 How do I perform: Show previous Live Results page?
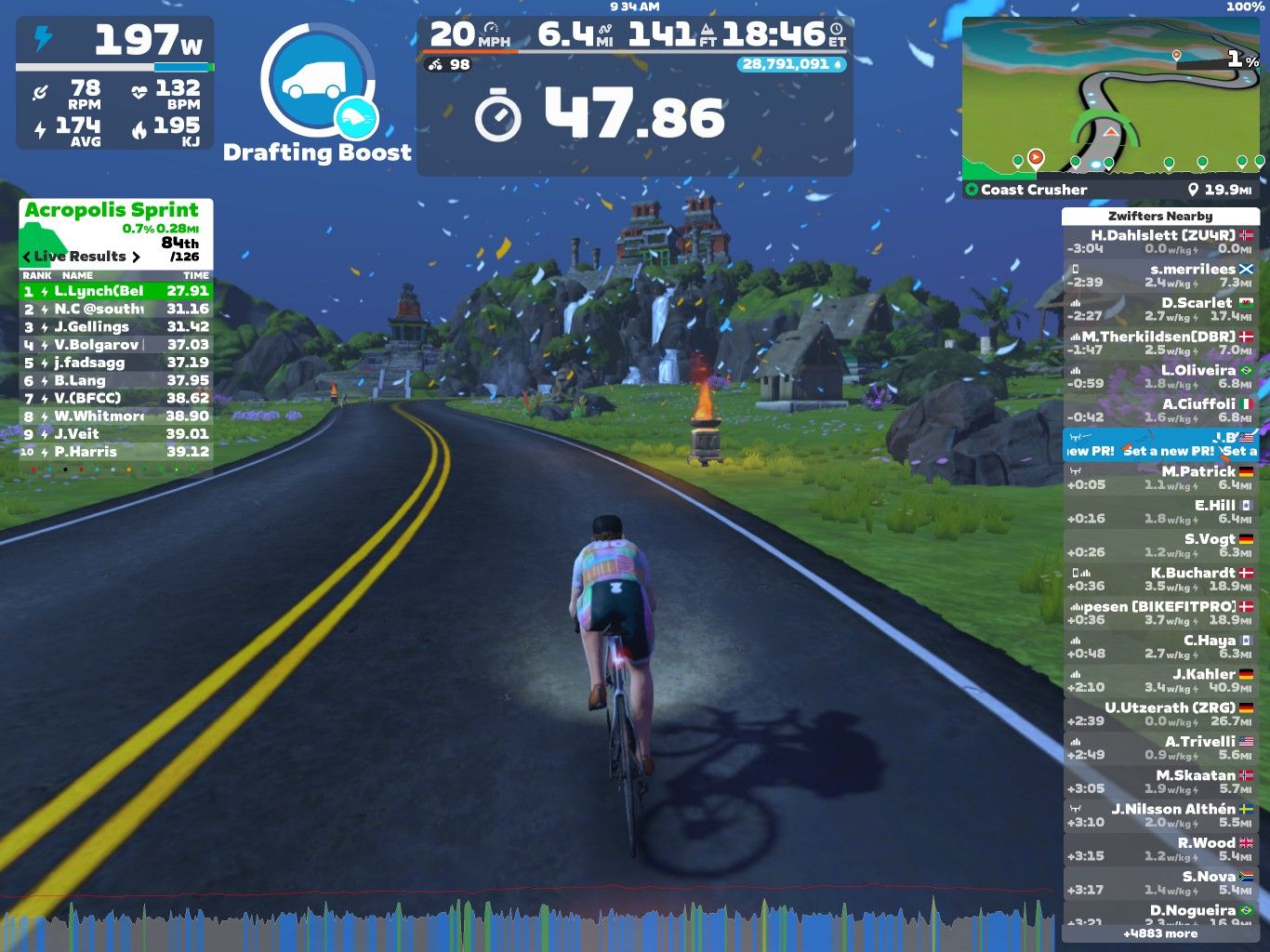pyautogui.click(x=27, y=257)
